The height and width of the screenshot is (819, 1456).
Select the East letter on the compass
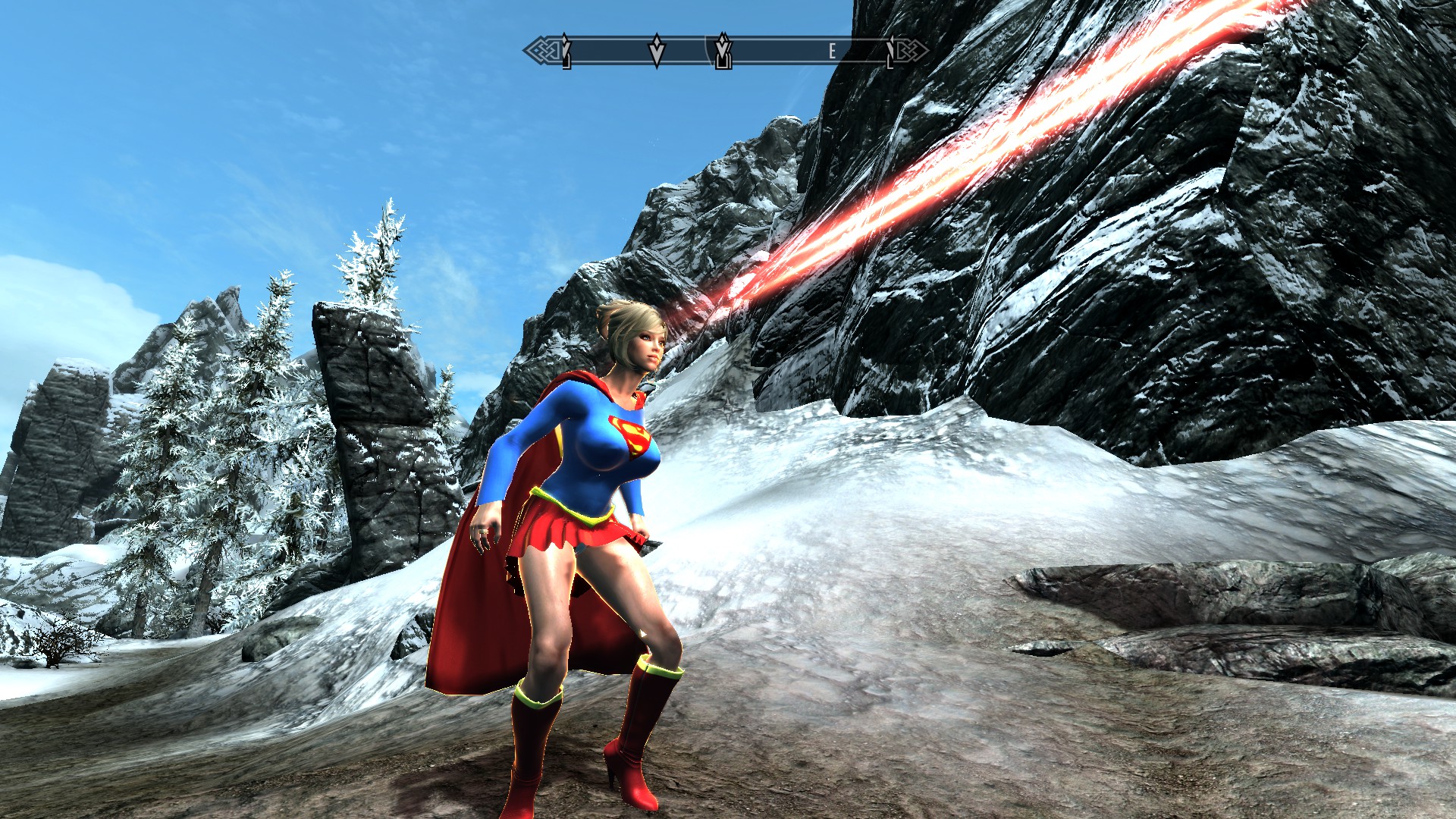[832, 51]
